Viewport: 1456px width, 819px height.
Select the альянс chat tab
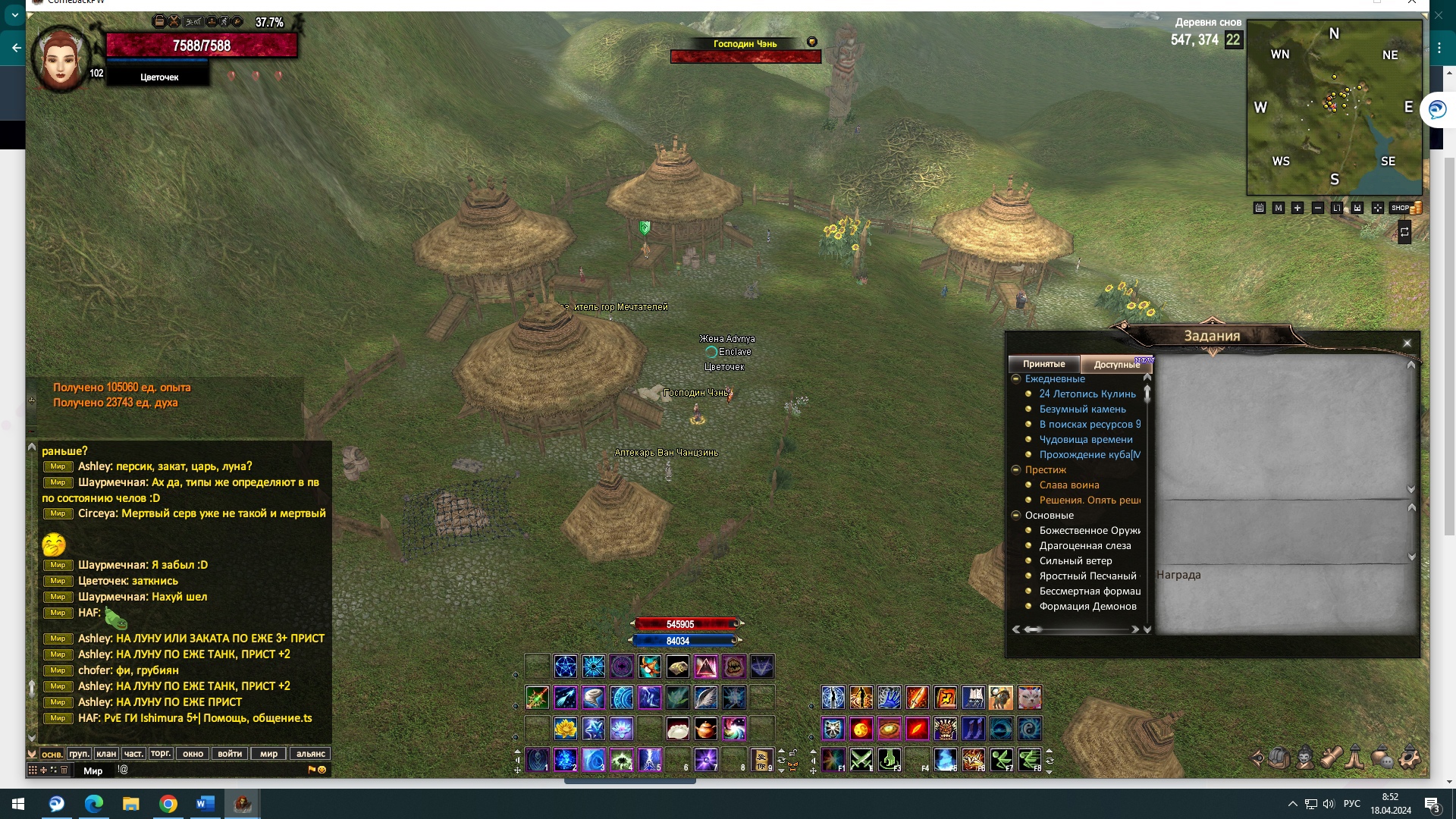310,754
